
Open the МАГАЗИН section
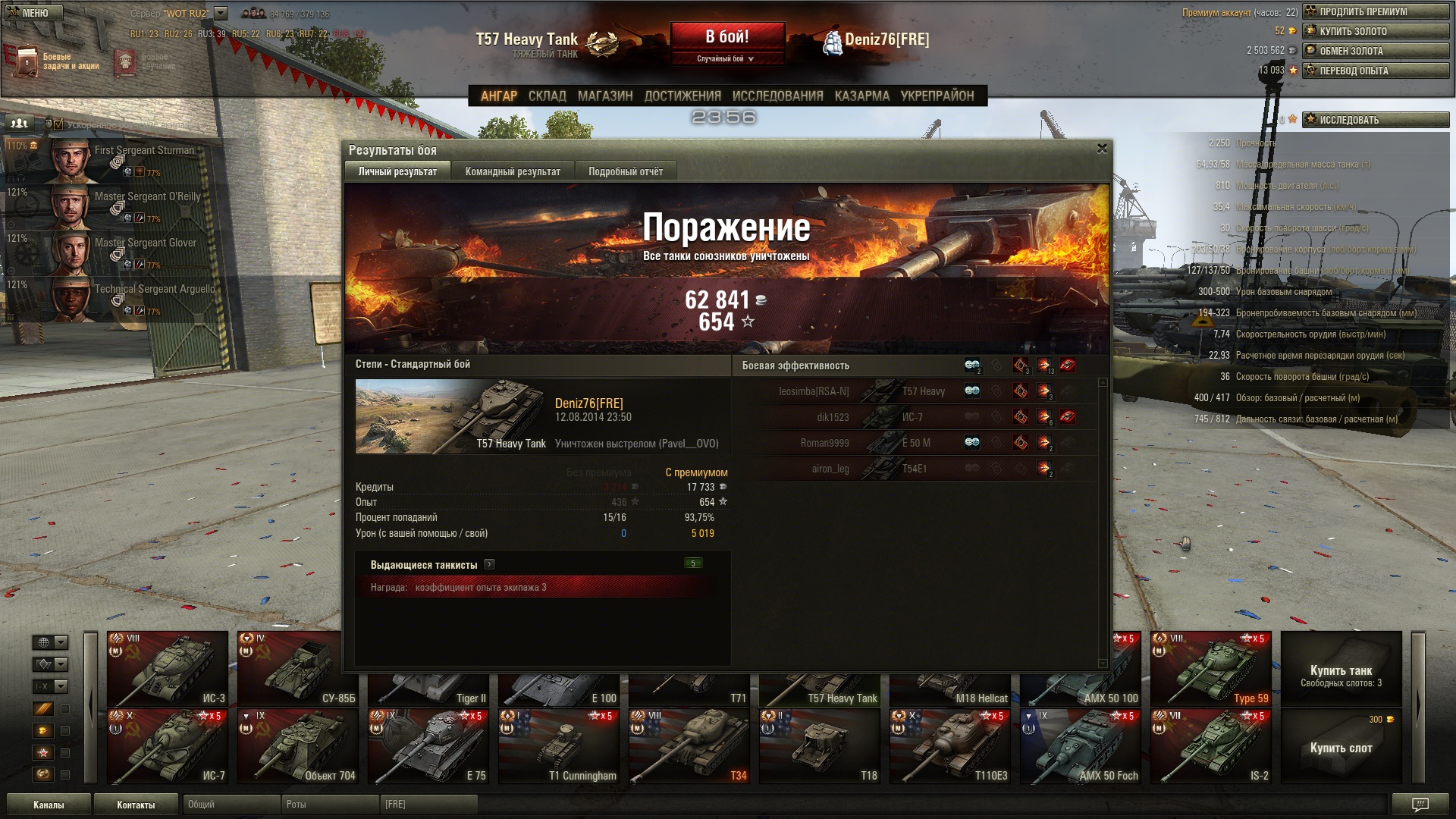pyautogui.click(x=604, y=96)
